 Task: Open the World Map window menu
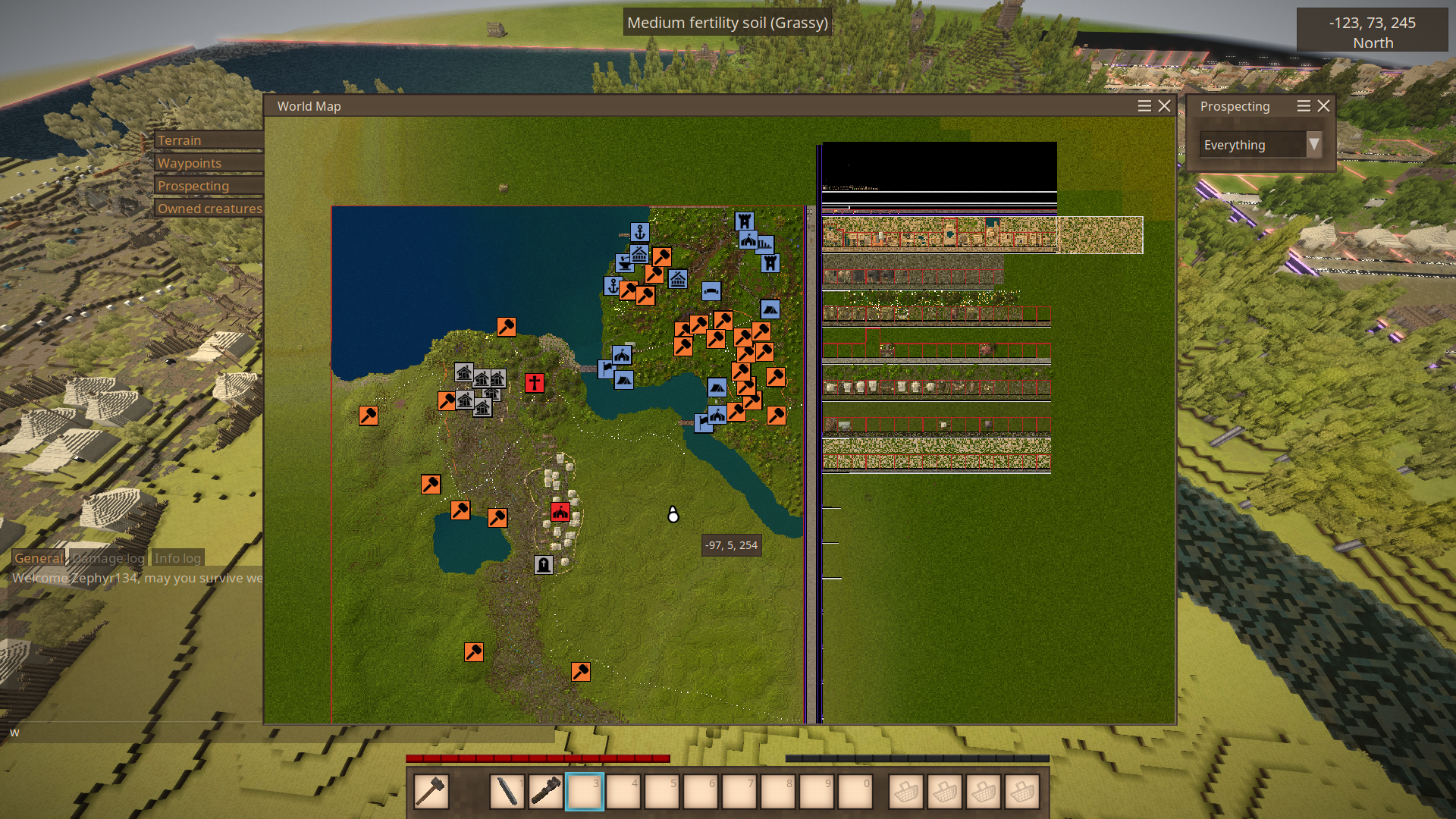(x=1144, y=106)
